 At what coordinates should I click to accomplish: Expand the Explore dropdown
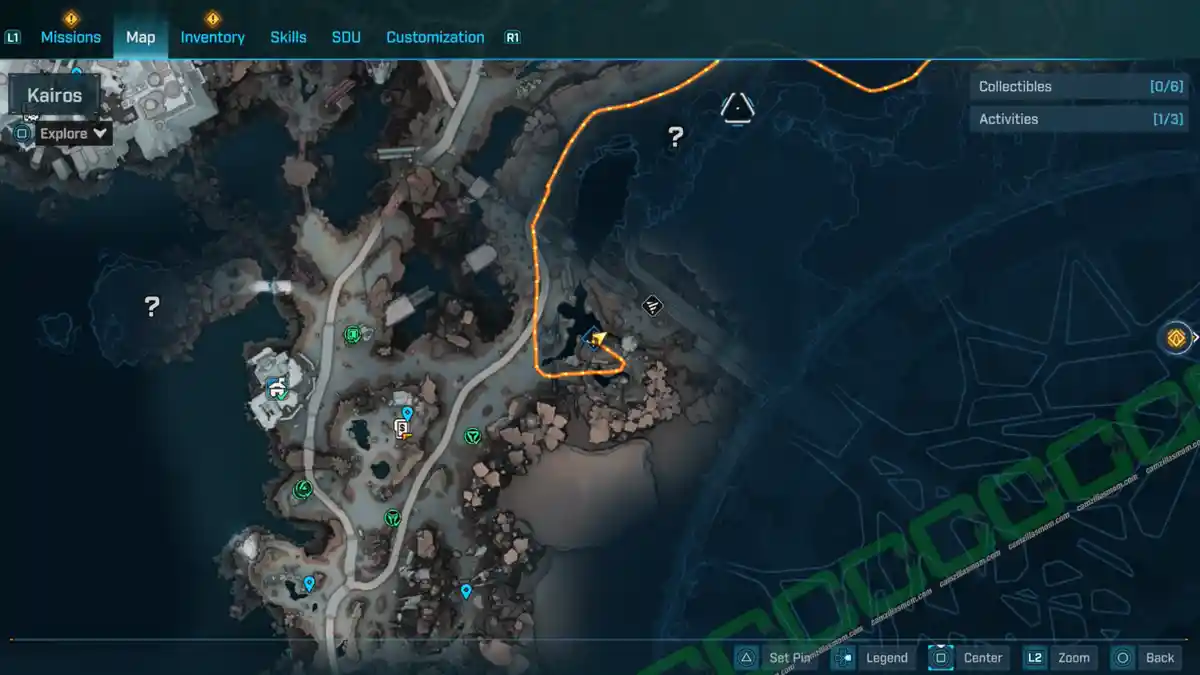[73, 133]
